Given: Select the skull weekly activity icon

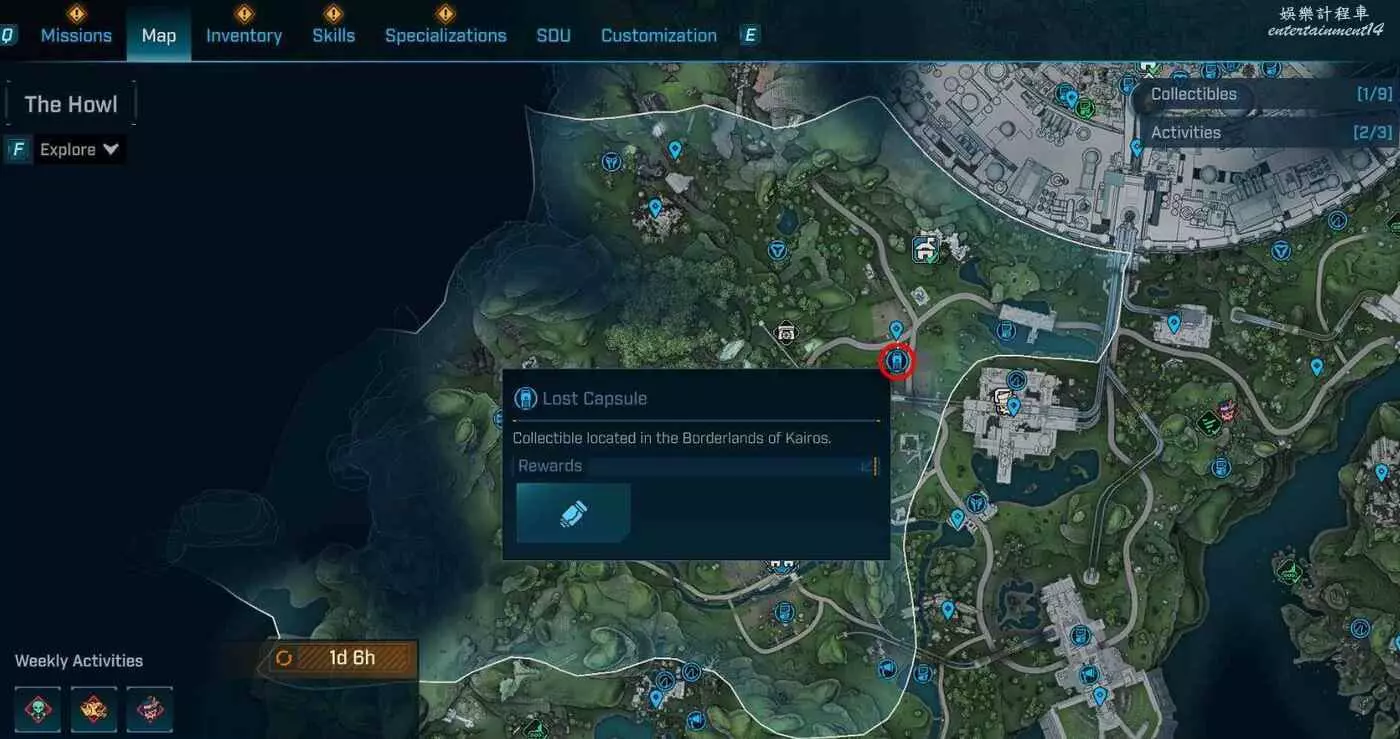Looking at the screenshot, I should click(x=38, y=709).
